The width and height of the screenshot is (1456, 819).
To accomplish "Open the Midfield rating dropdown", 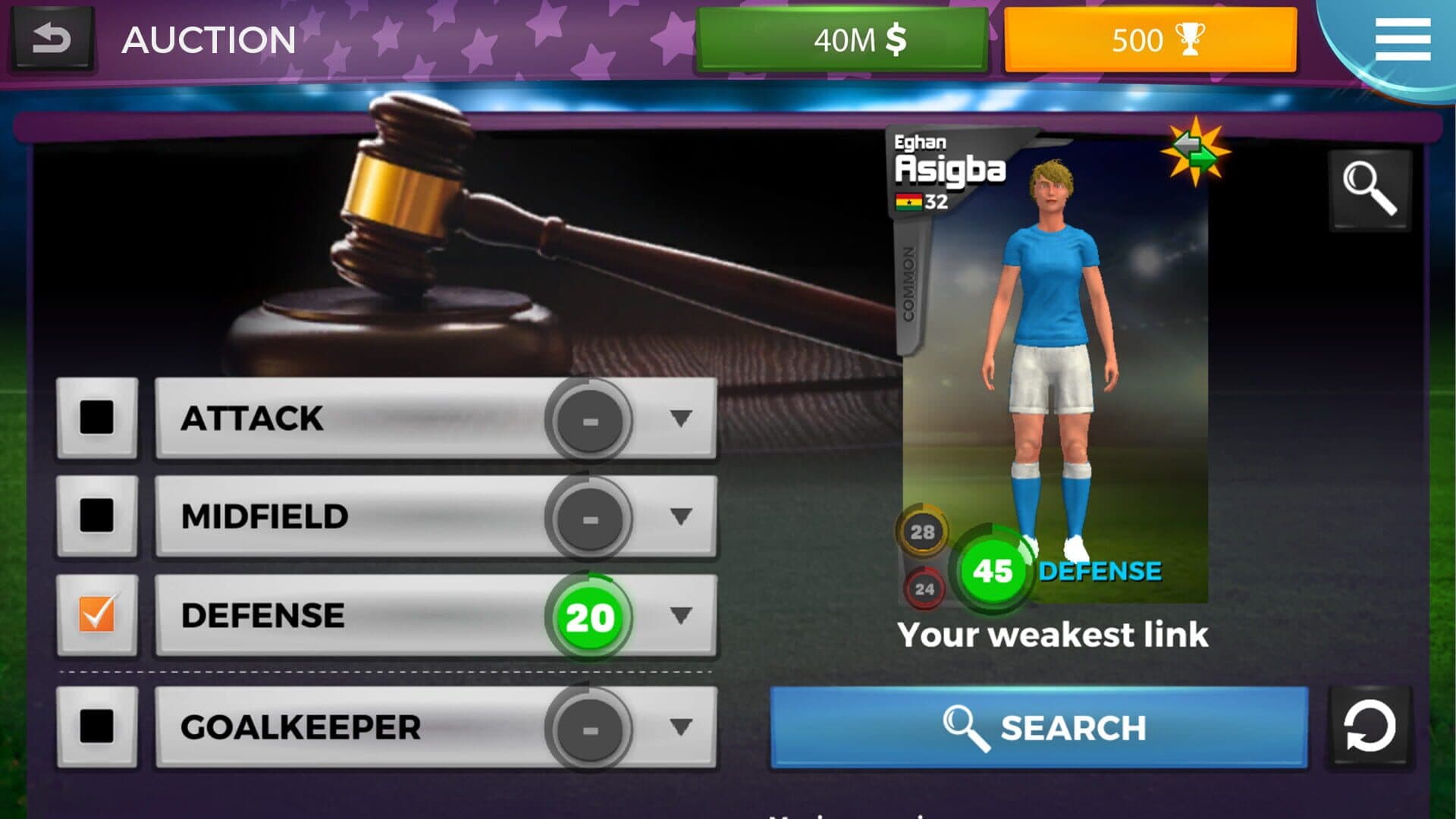I will 680,516.
